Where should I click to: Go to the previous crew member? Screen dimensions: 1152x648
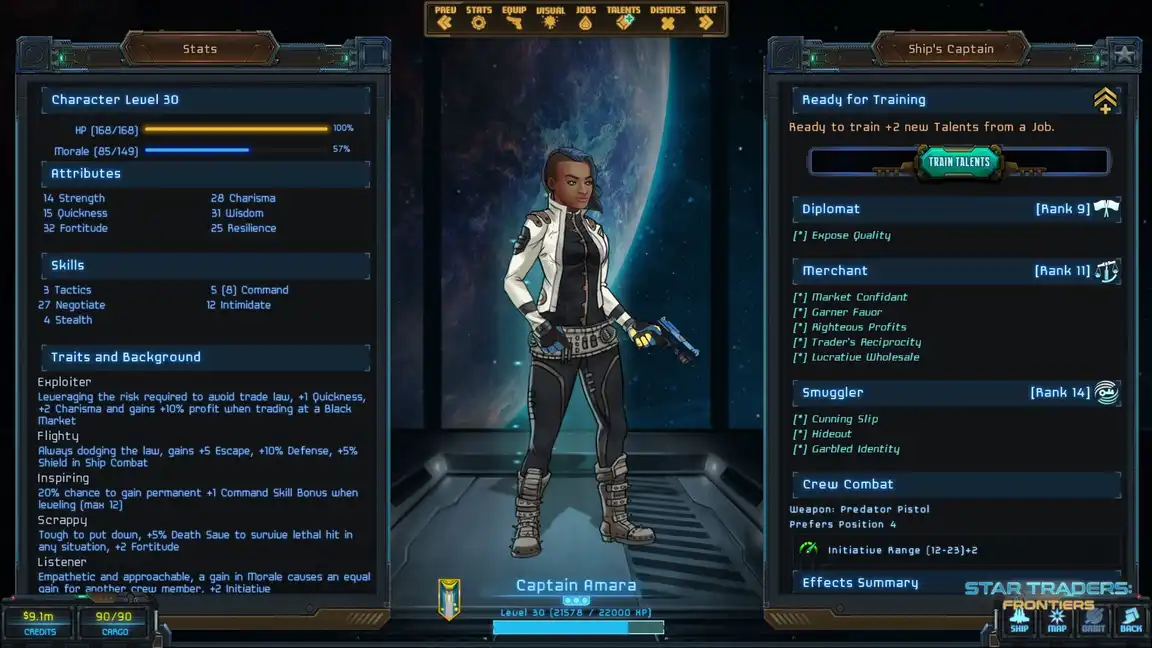coord(445,18)
